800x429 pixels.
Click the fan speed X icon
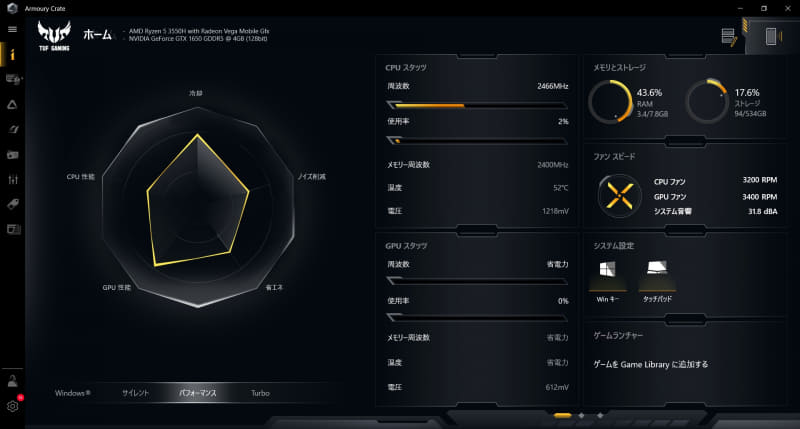620,194
